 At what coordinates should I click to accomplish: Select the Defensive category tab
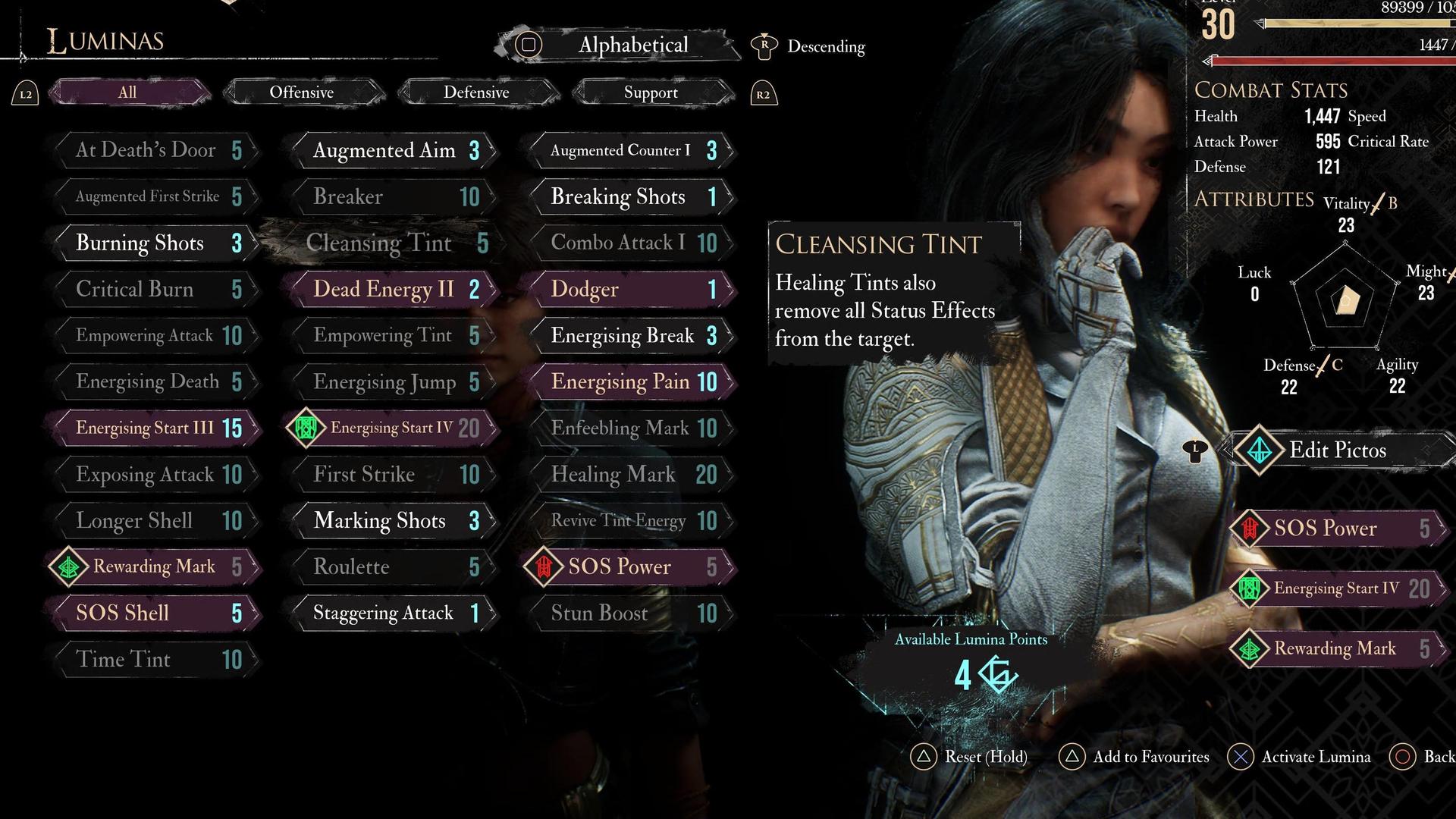pos(476,93)
